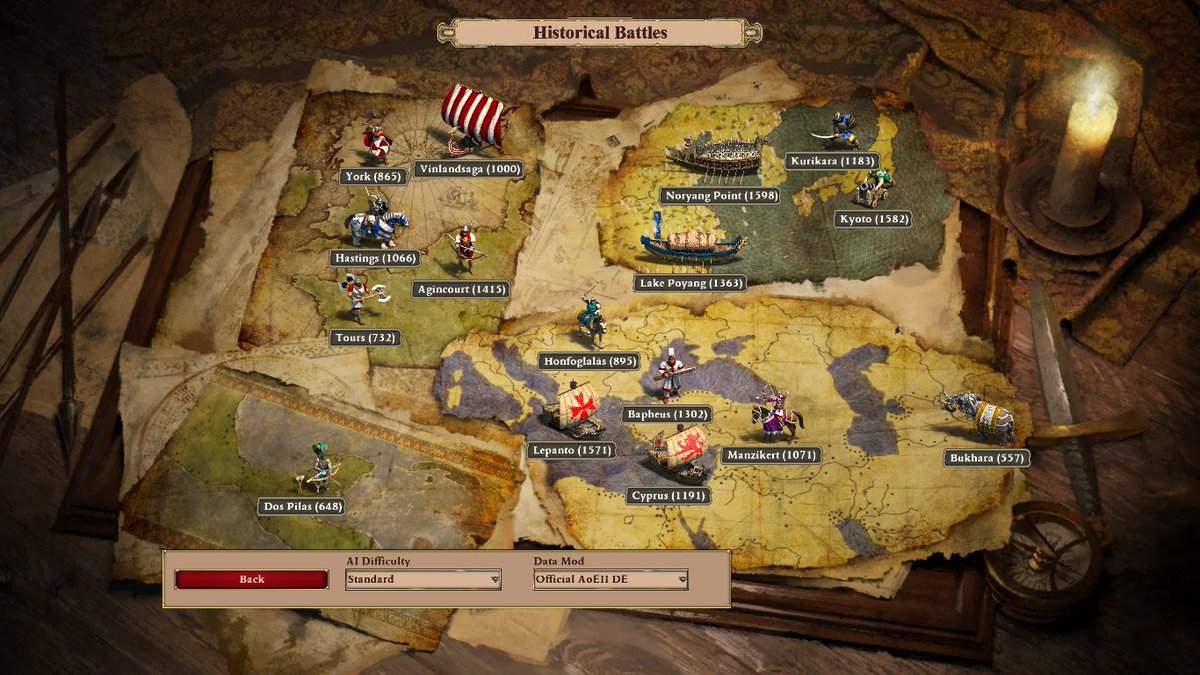This screenshot has height=675, width=1200.
Task: Choose the Manzikert (1071) battle
Action: coord(771,455)
